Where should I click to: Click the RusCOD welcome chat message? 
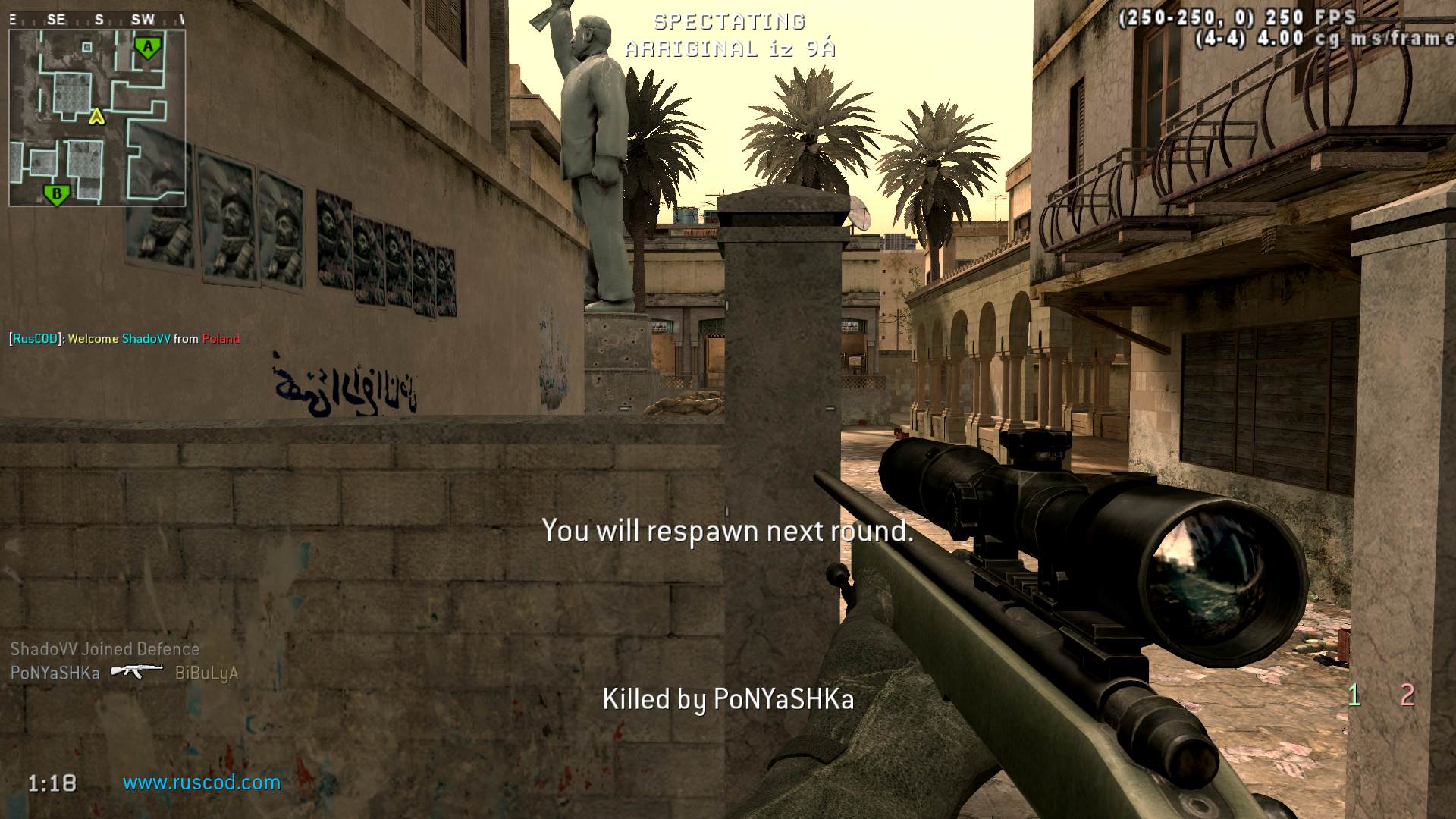(125, 339)
